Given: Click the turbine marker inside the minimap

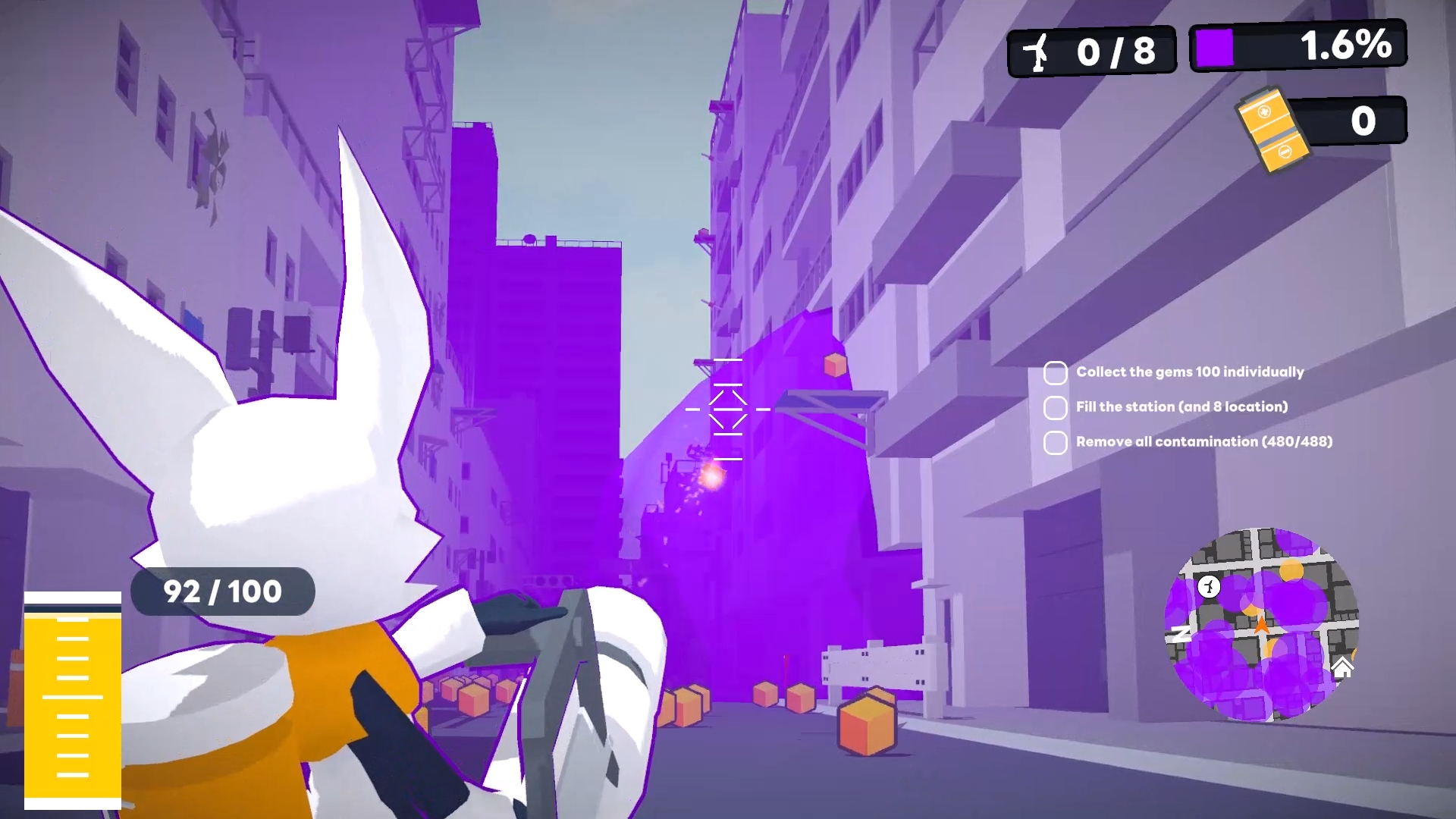Looking at the screenshot, I should point(1209,587).
